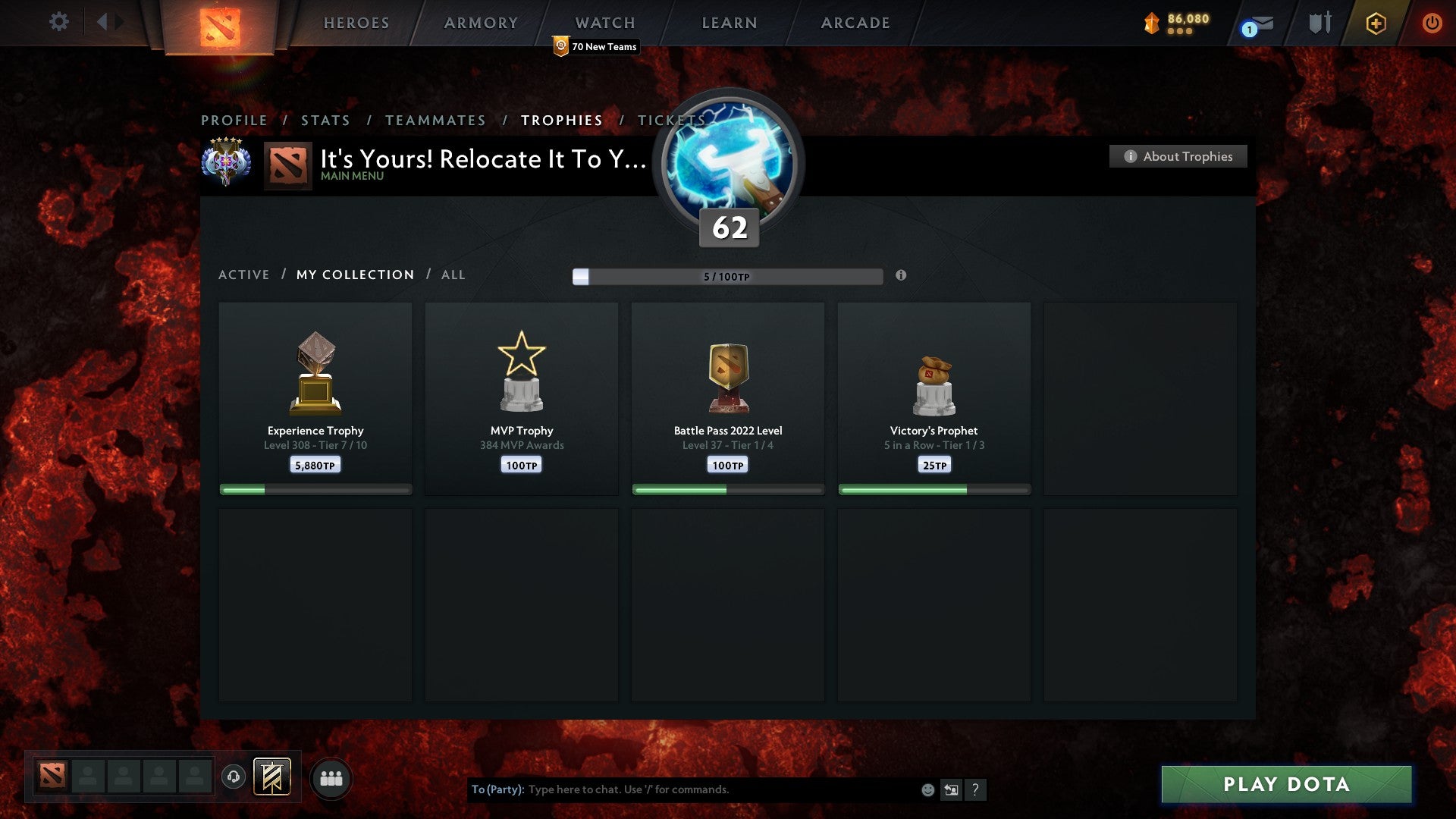
Task: Click the guild banner icon at bottom left
Action: [x=273, y=777]
